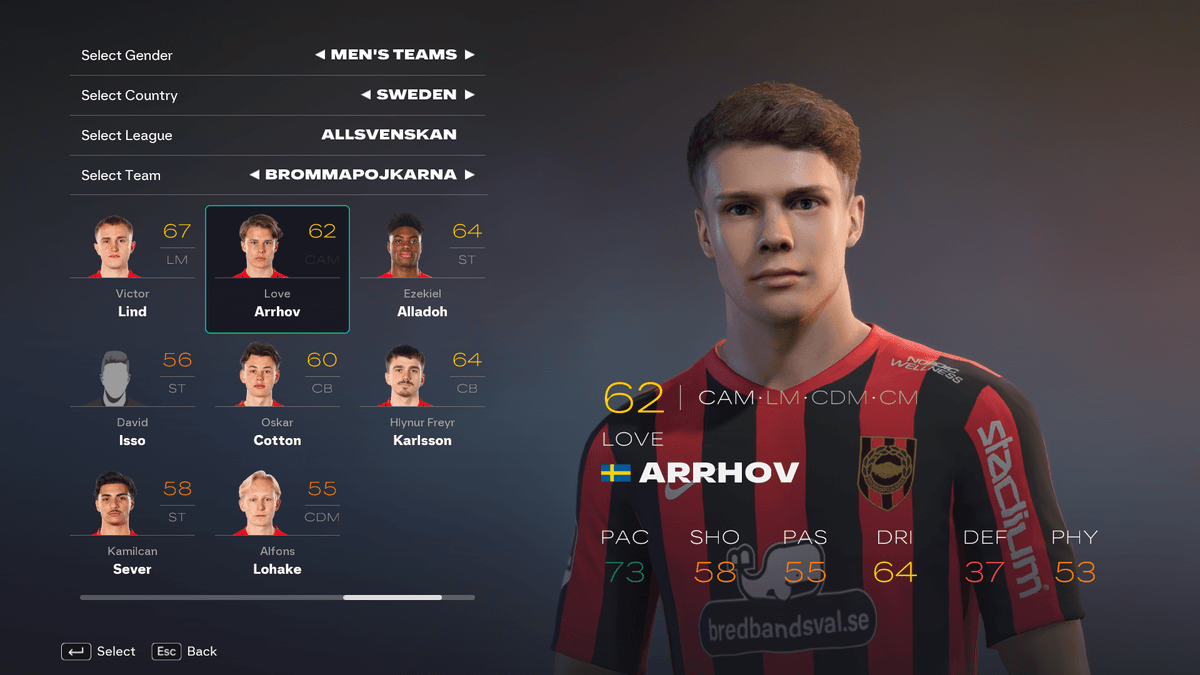The width and height of the screenshot is (1200, 675).
Task: Click the player list horizontal scrollbar
Action: 392,597
